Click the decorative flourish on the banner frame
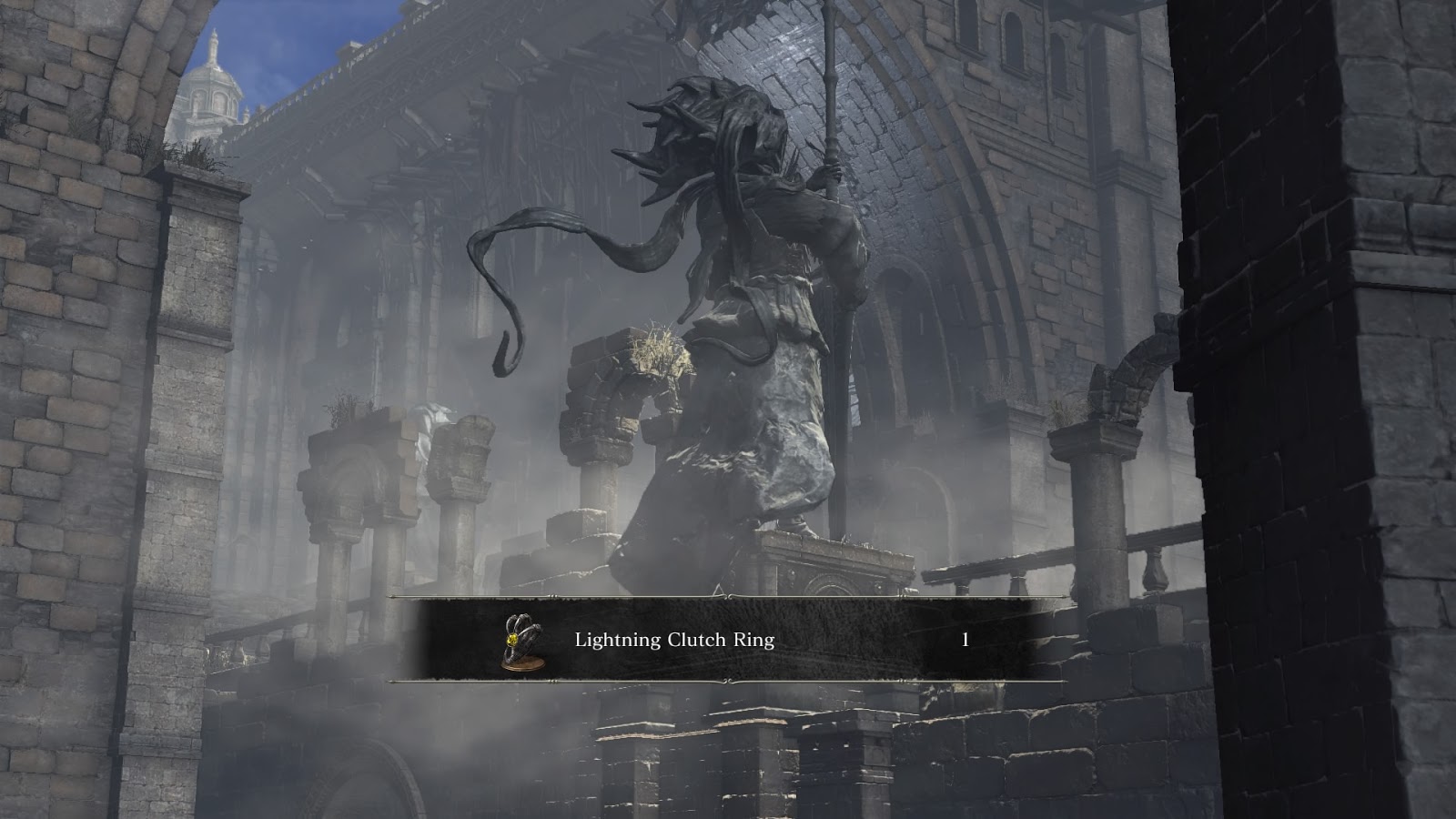This screenshot has width=1456, height=819. coord(725,596)
